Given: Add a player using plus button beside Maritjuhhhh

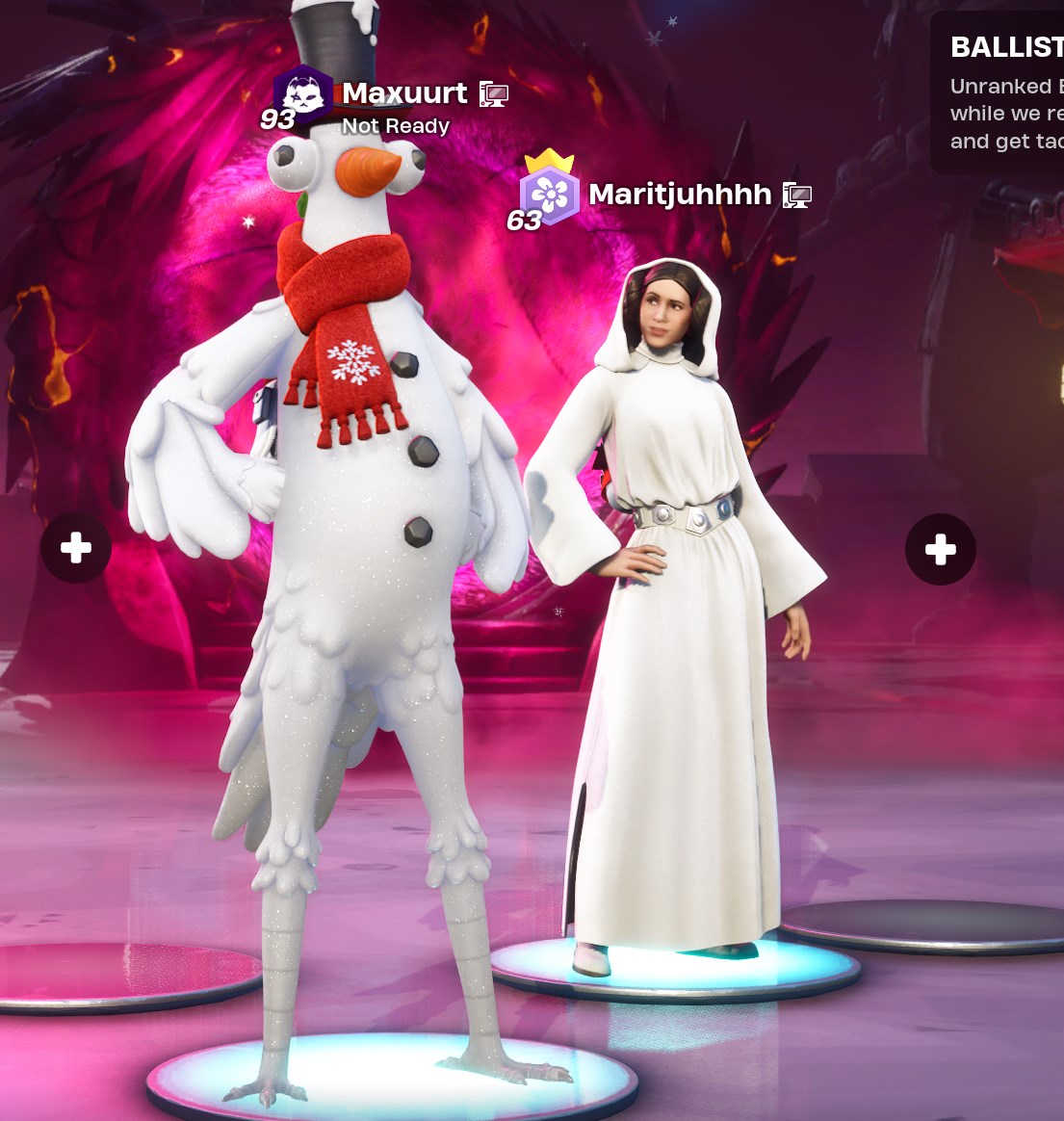Looking at the screenshot, I should tap(940, 550).
